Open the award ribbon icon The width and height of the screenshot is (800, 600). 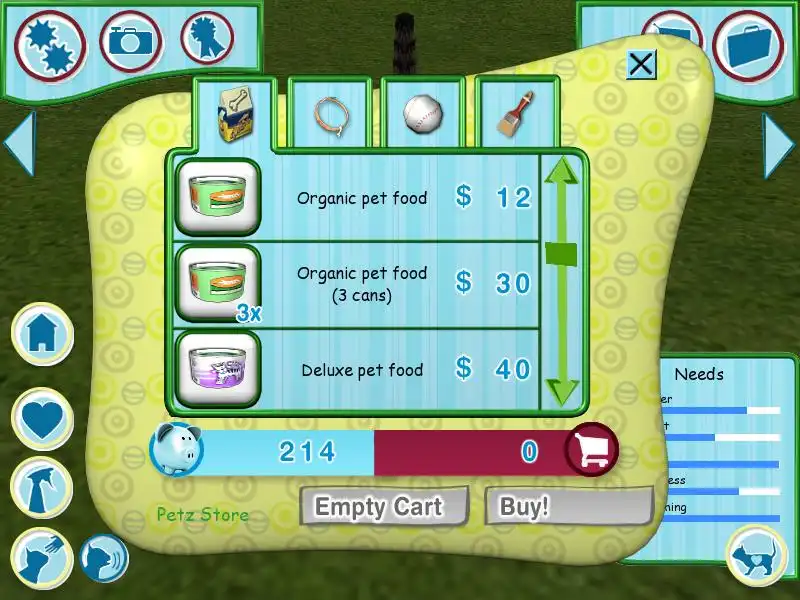206,40
